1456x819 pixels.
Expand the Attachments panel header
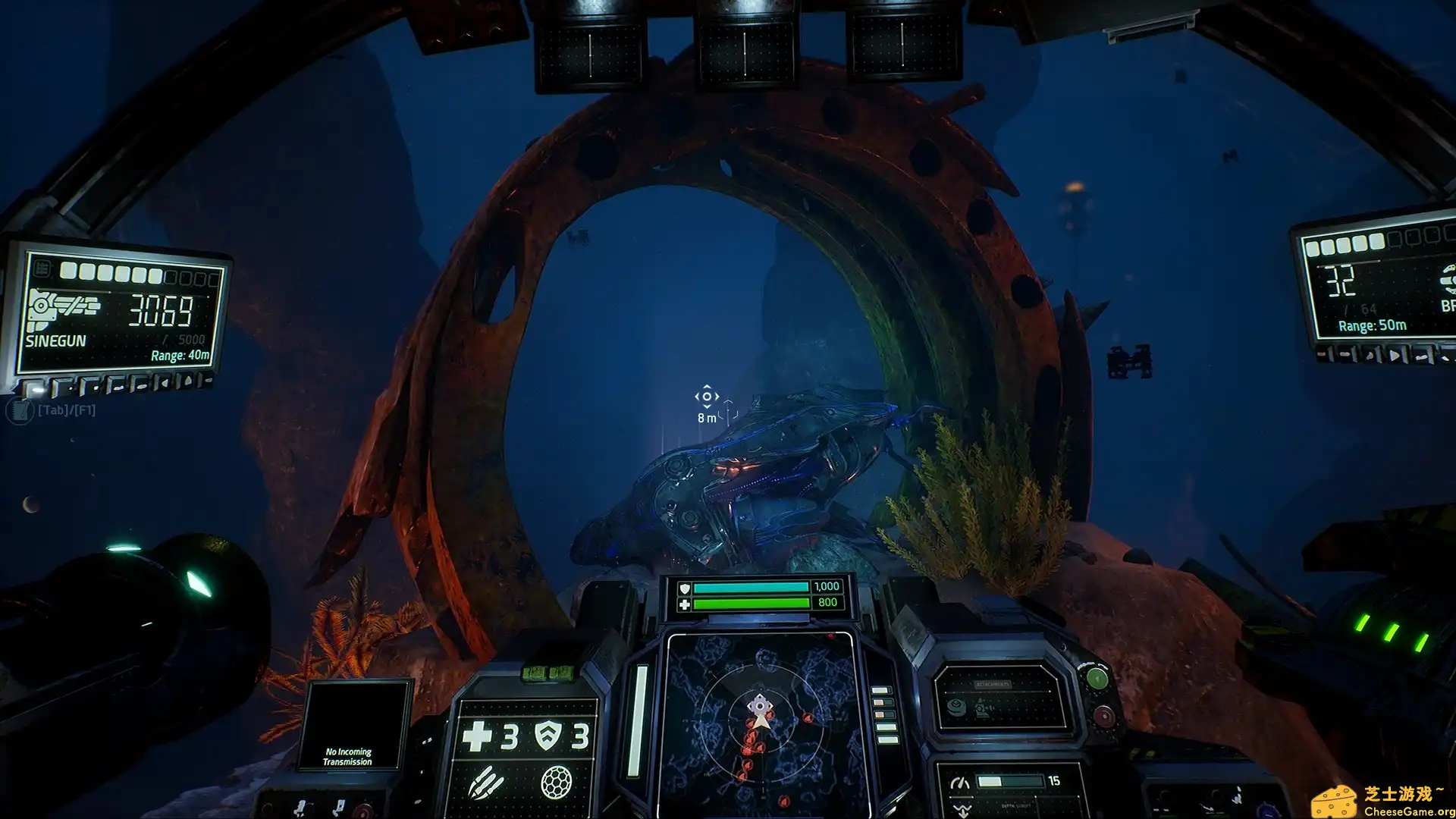tap(993, 683)
